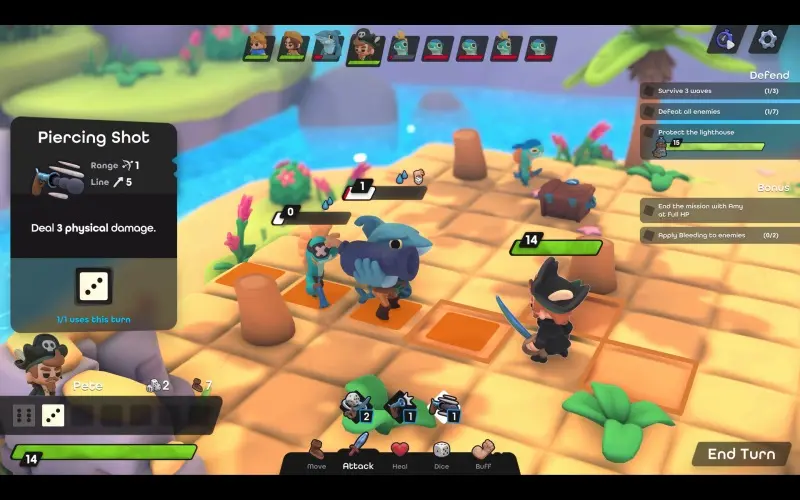Select the white three-pip die in the tray
This screenshot has width=800, height=500.
pyautogui.click(x=53, y=415)
